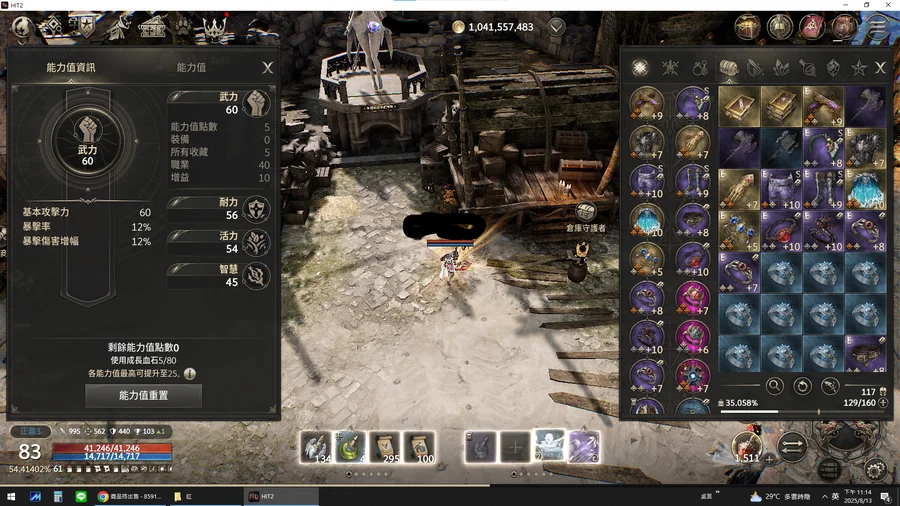Open Chrome from the Windows taskbar
Viewport: 900px width, 506px height.
(x=102, y=496)
